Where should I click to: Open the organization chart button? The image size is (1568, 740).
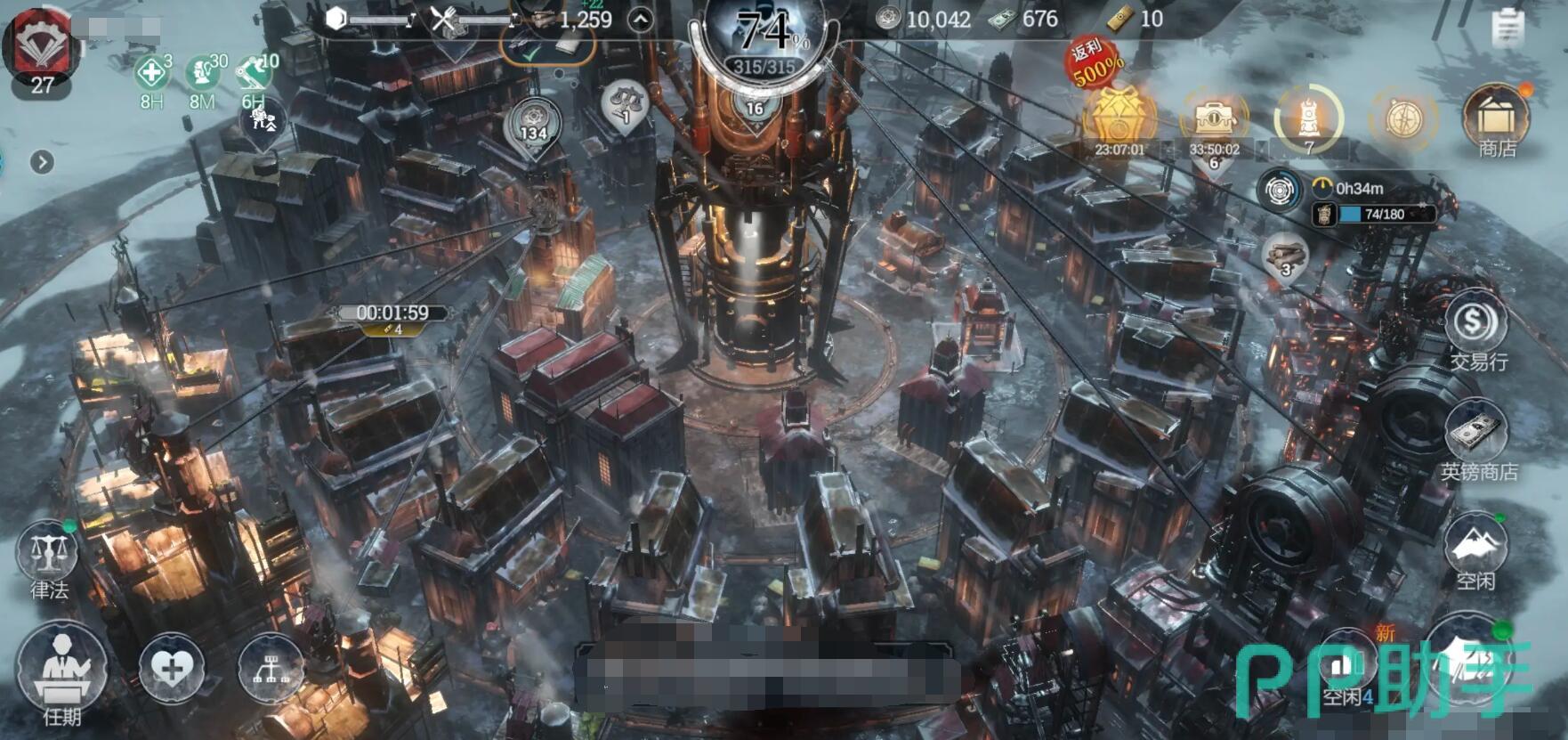point(271,667)
